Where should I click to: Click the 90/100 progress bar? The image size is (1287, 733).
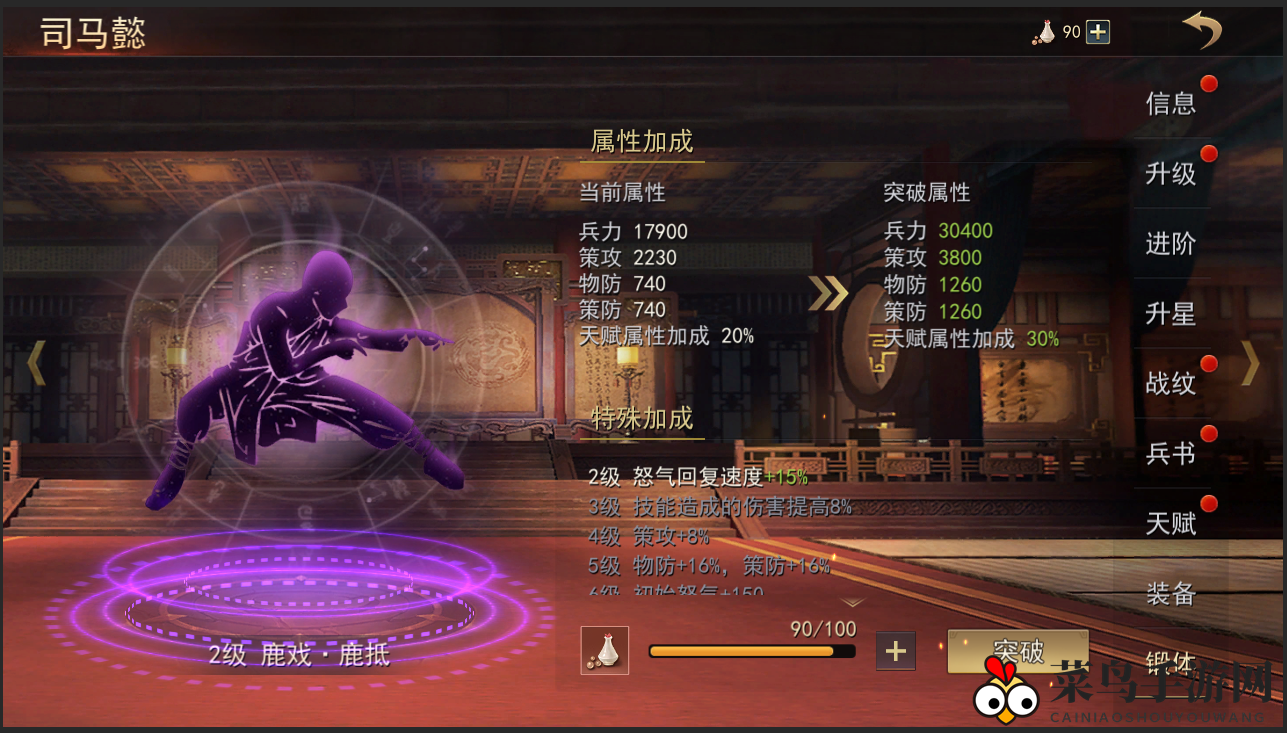tap(751, 651)
